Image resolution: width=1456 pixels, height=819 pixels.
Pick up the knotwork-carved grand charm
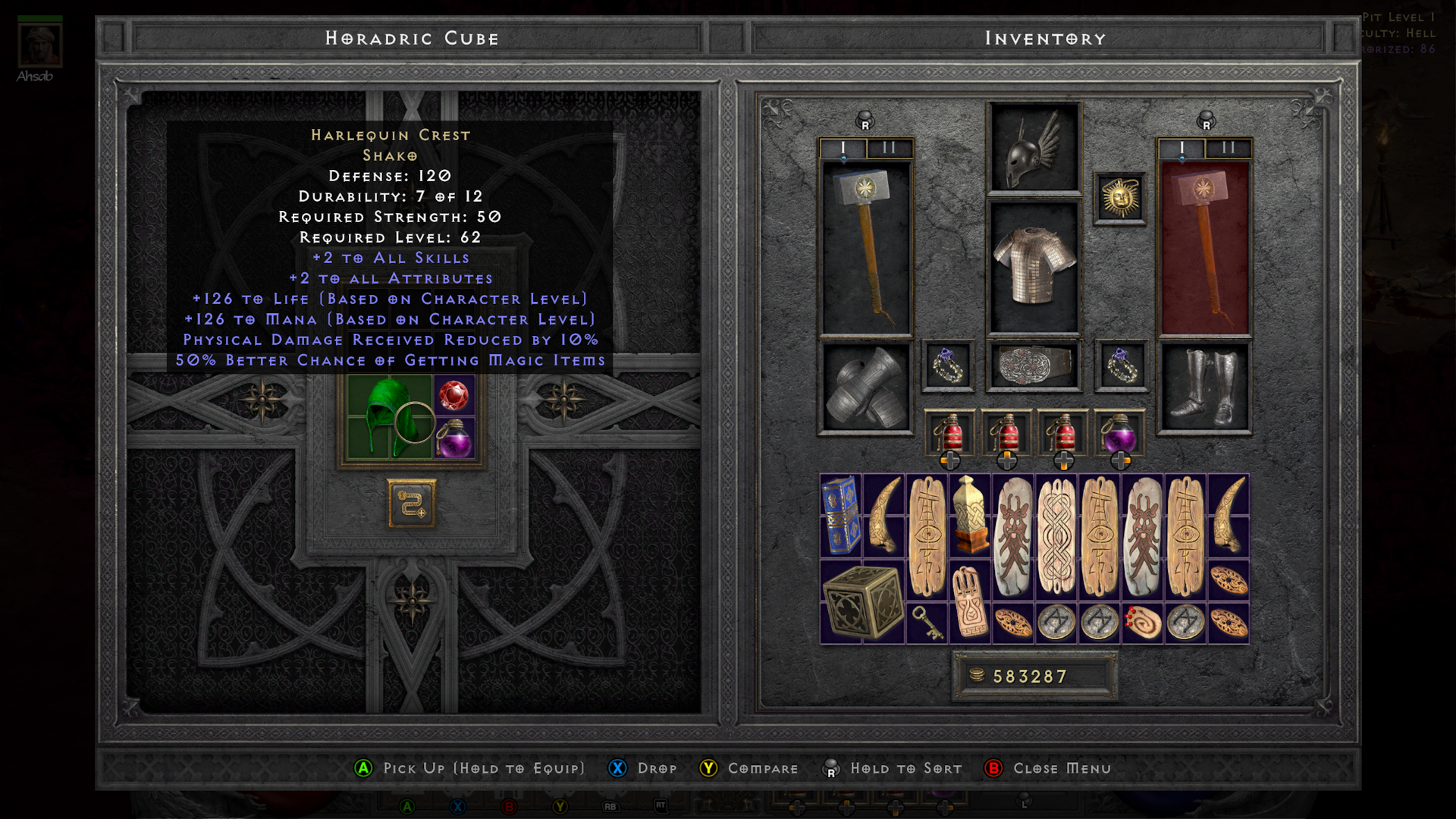(1056, 537)
